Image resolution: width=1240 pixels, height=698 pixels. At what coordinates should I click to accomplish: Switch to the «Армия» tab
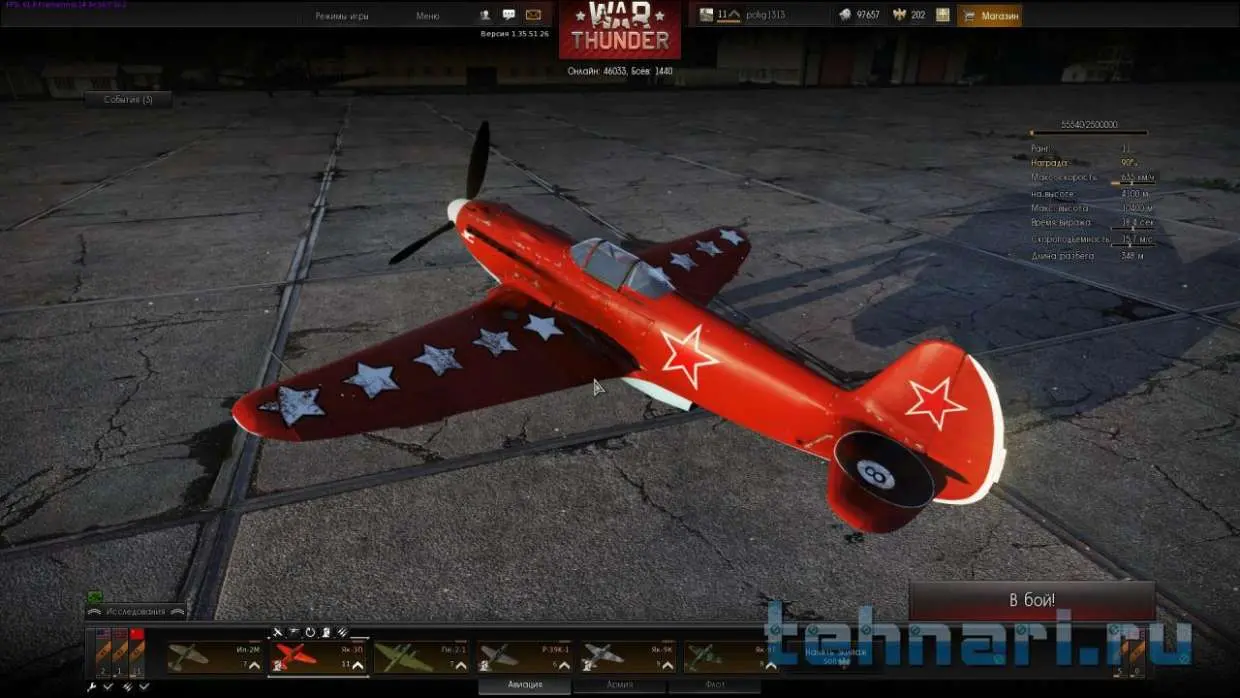(x=619, y=685)
